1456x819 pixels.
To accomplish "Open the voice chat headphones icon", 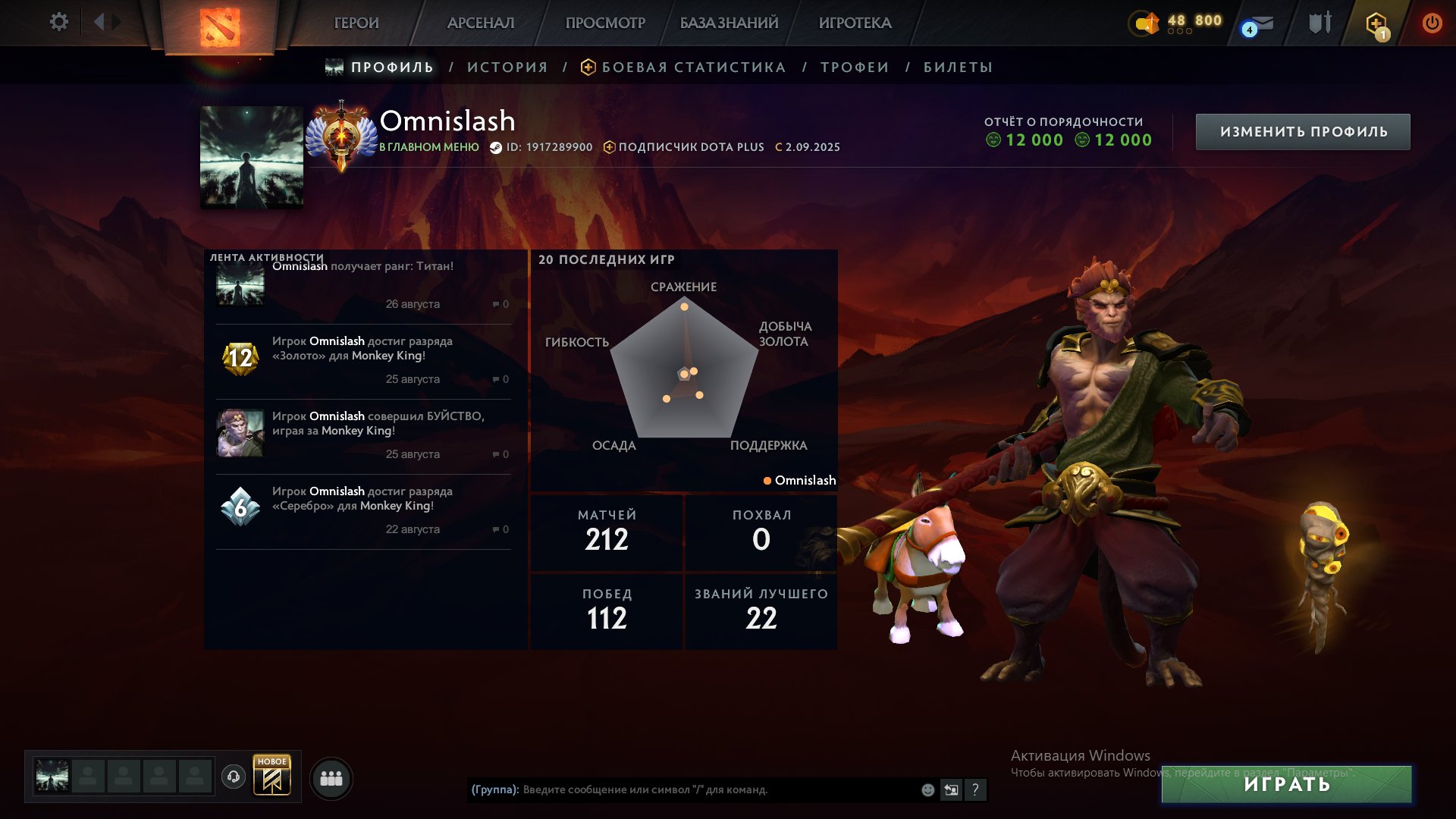I will (x=234, y=777).
